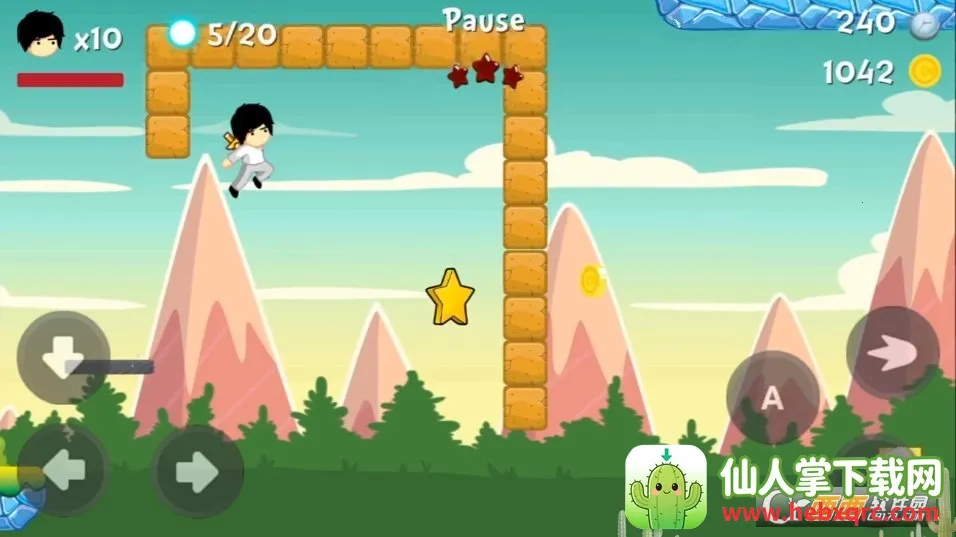Screen dimensions: 956x537
Task: Tap the down arrow control button
Action: pyautogui.click(x=63, y=357)
